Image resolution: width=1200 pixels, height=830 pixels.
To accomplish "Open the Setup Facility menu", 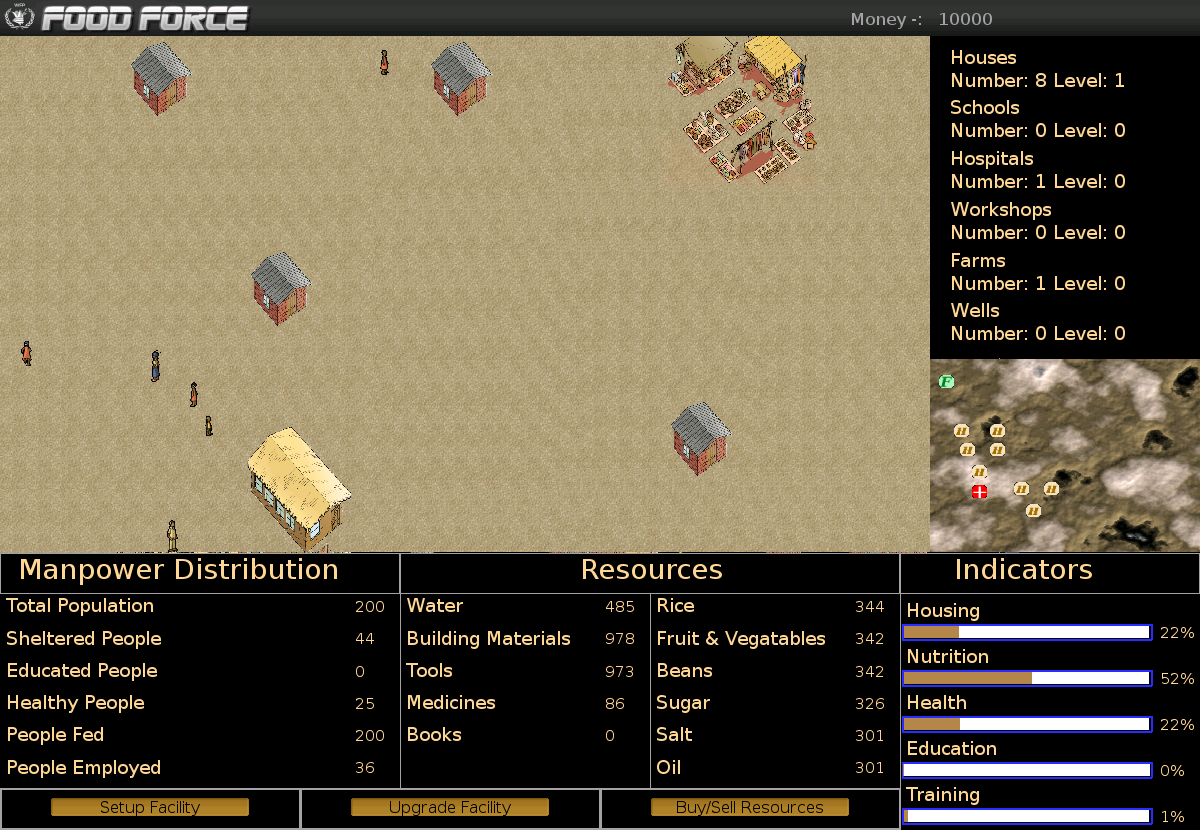I will [x=150, y=807].
